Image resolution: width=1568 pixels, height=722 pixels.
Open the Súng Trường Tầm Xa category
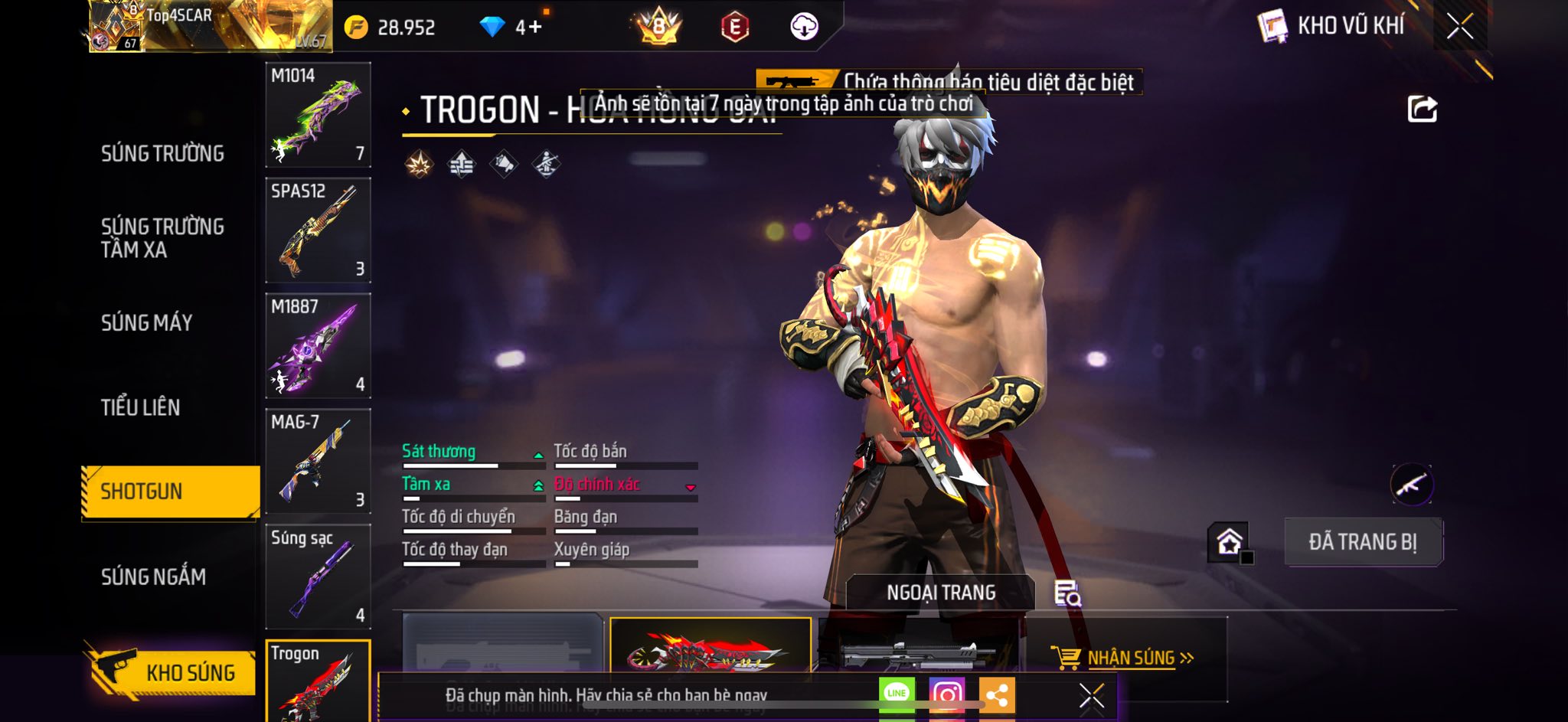[x=162, y=237]
